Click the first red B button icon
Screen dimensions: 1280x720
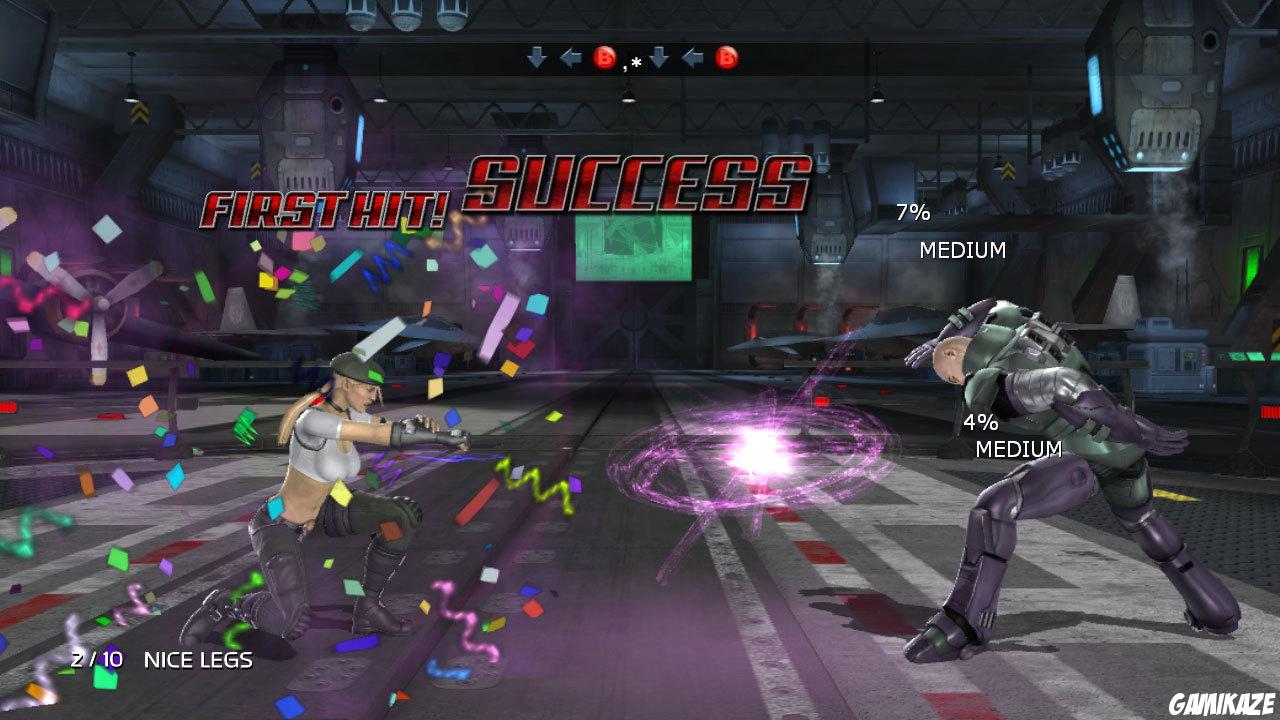click(605, 57)
